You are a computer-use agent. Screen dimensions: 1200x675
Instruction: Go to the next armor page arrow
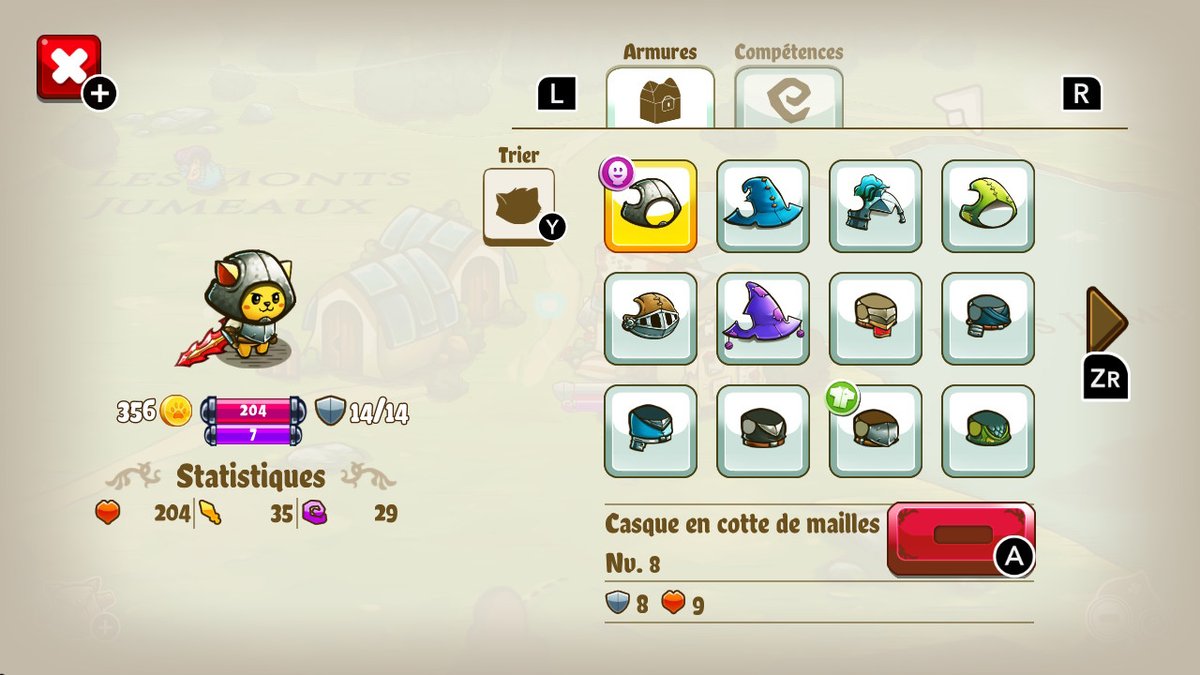coord(1106,320)
